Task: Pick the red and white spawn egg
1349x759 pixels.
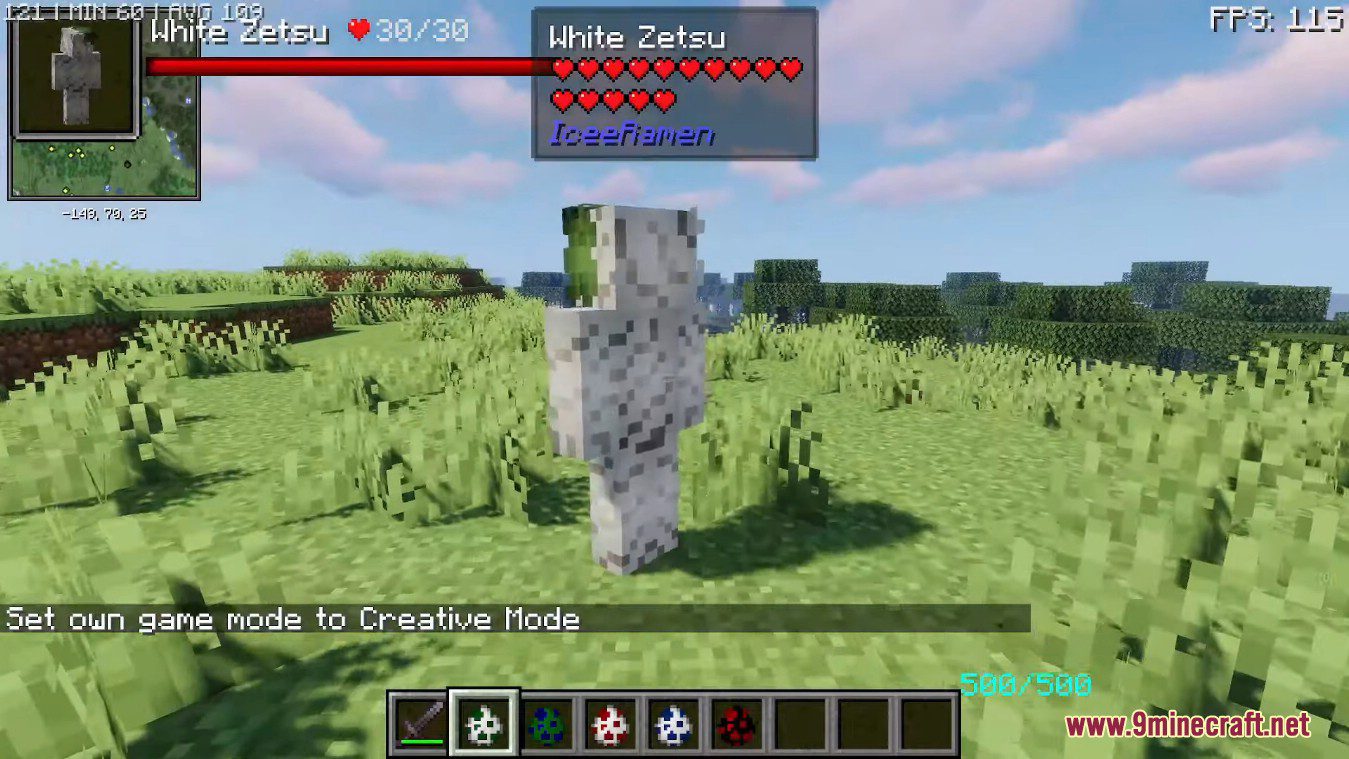Action: coord(608,722)
